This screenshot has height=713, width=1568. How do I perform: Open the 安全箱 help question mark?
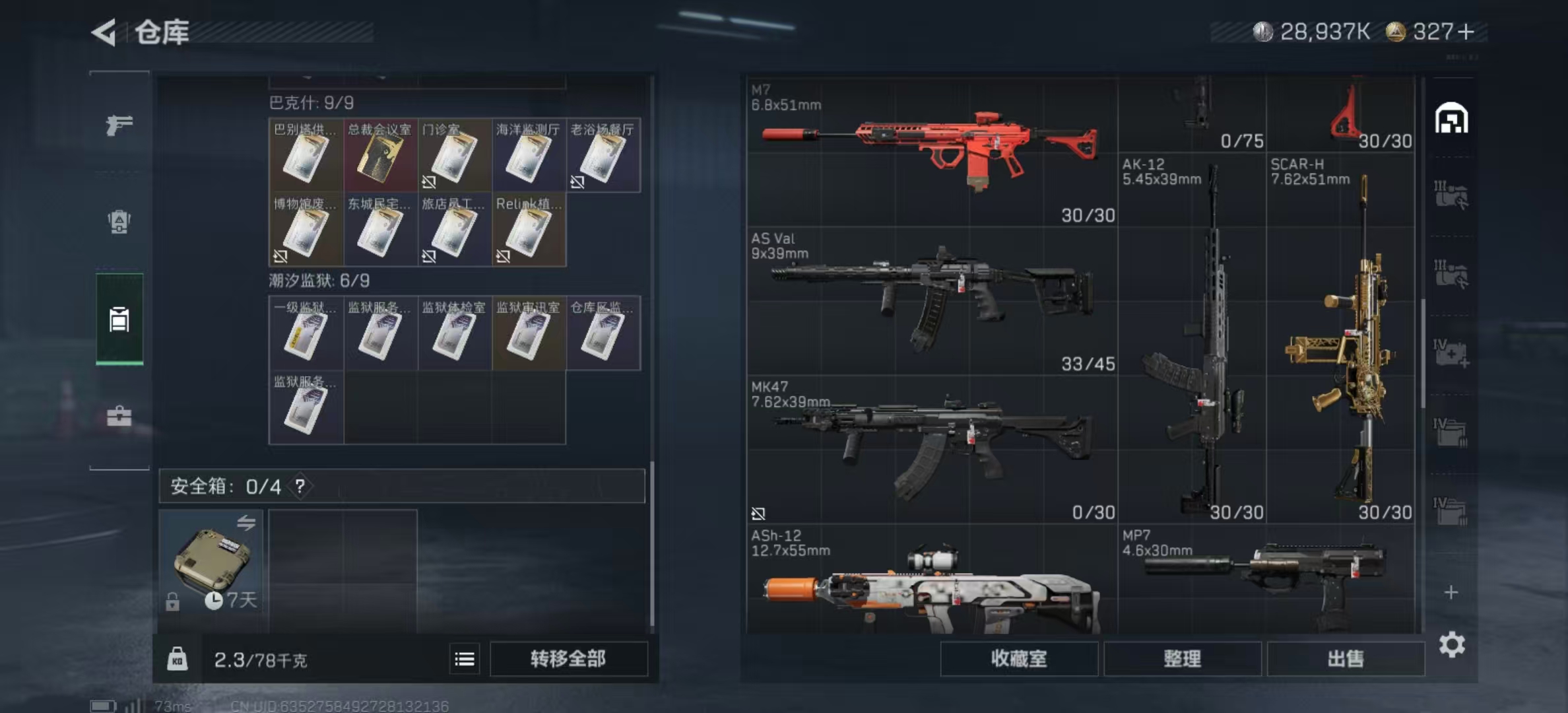point(300,487)
